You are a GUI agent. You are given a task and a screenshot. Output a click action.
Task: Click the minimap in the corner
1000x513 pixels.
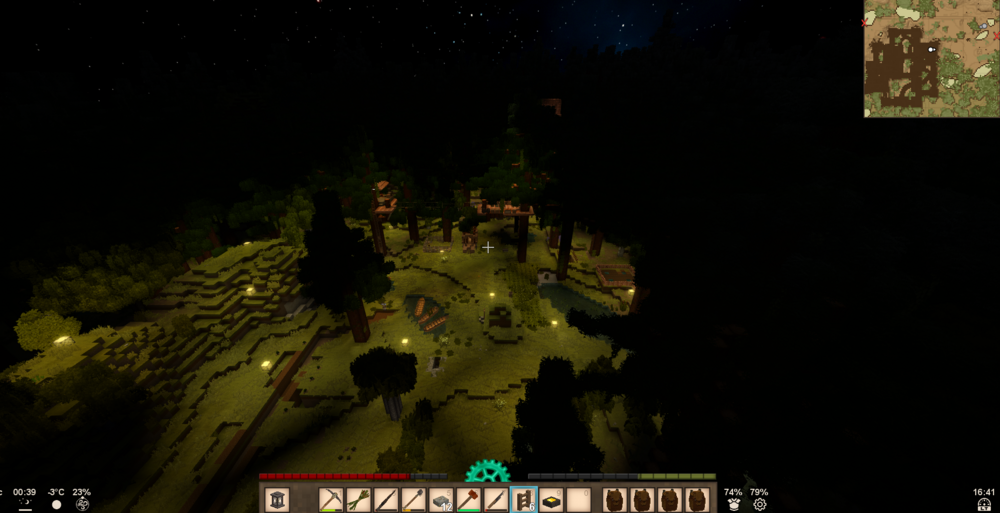click(x=931, y=59)
